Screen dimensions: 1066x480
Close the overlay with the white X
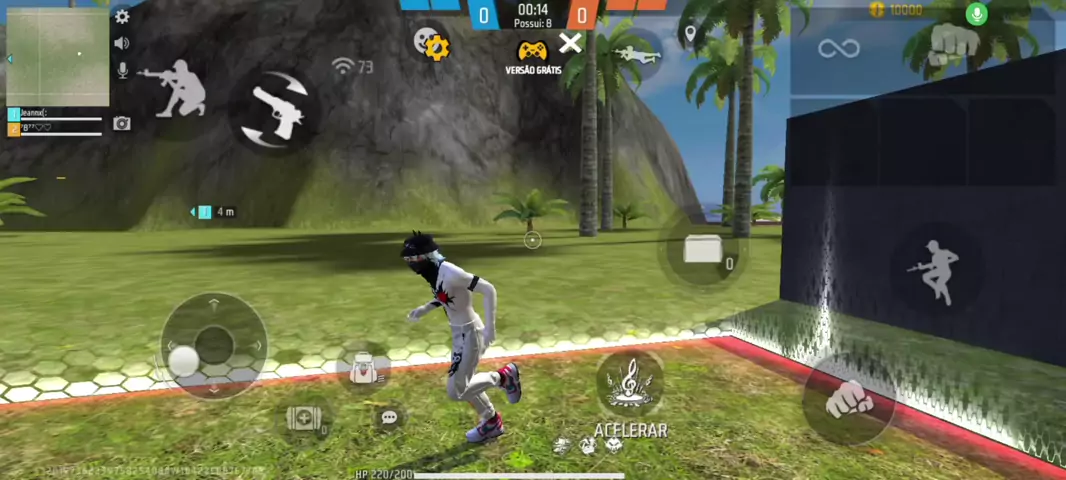point(570,43)
